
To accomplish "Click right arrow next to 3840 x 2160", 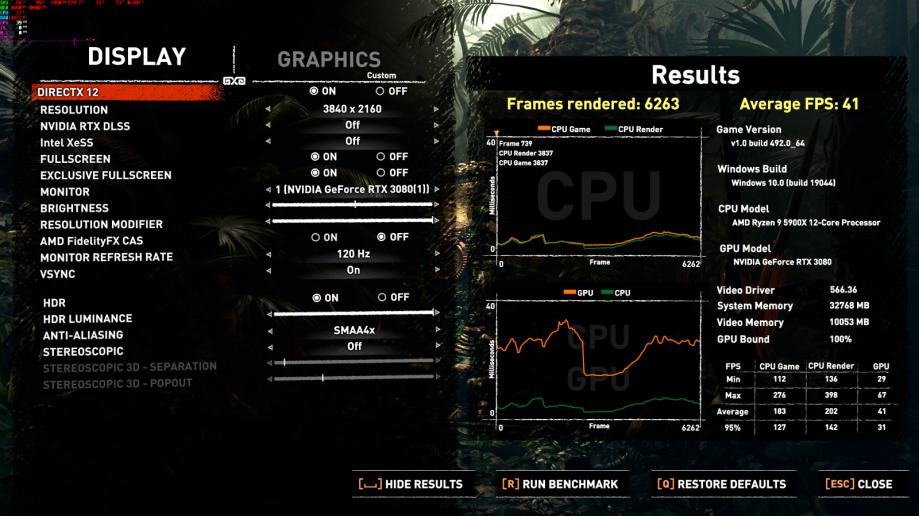I will [x=436, y=109].
